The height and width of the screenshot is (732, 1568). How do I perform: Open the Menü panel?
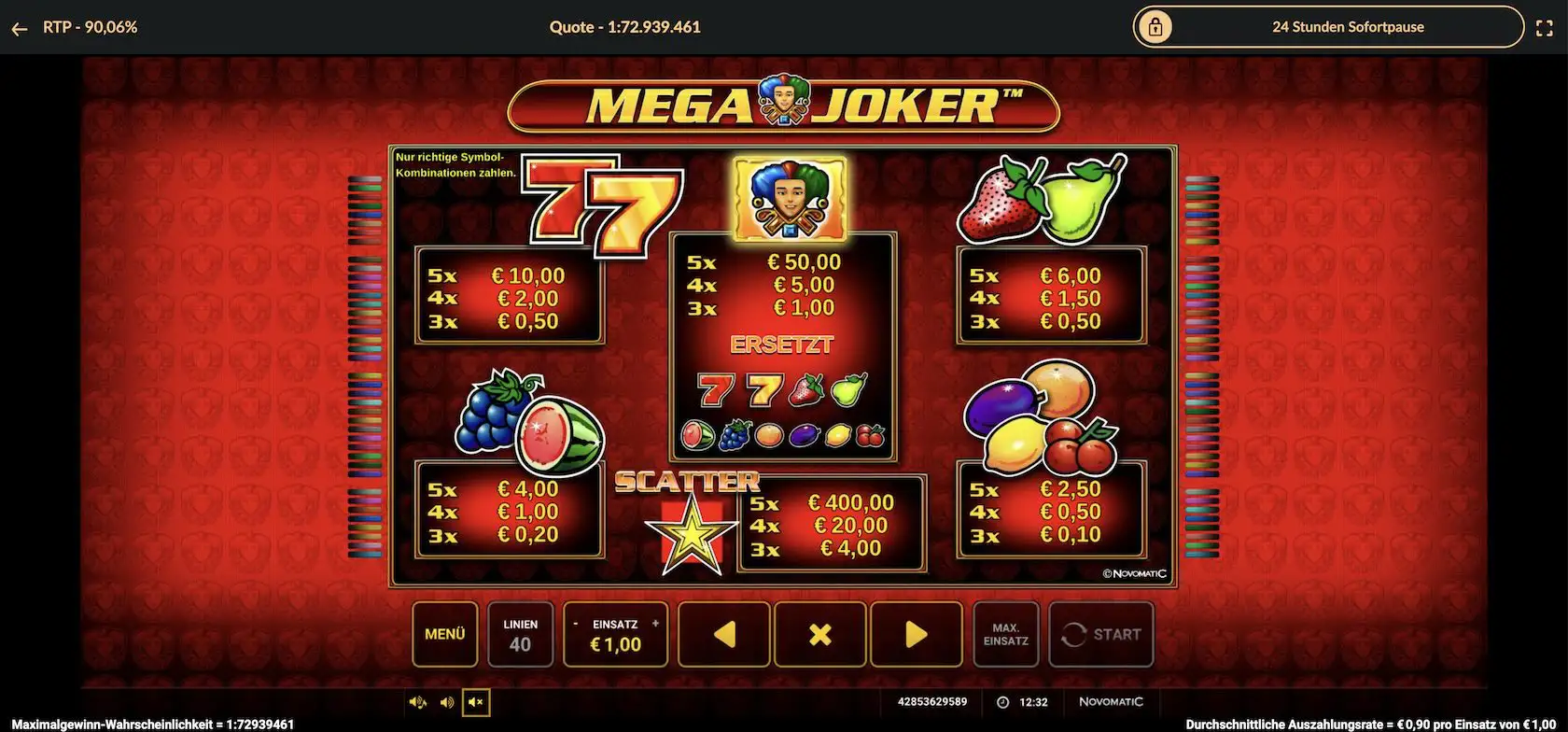click(x=445, y=635)
